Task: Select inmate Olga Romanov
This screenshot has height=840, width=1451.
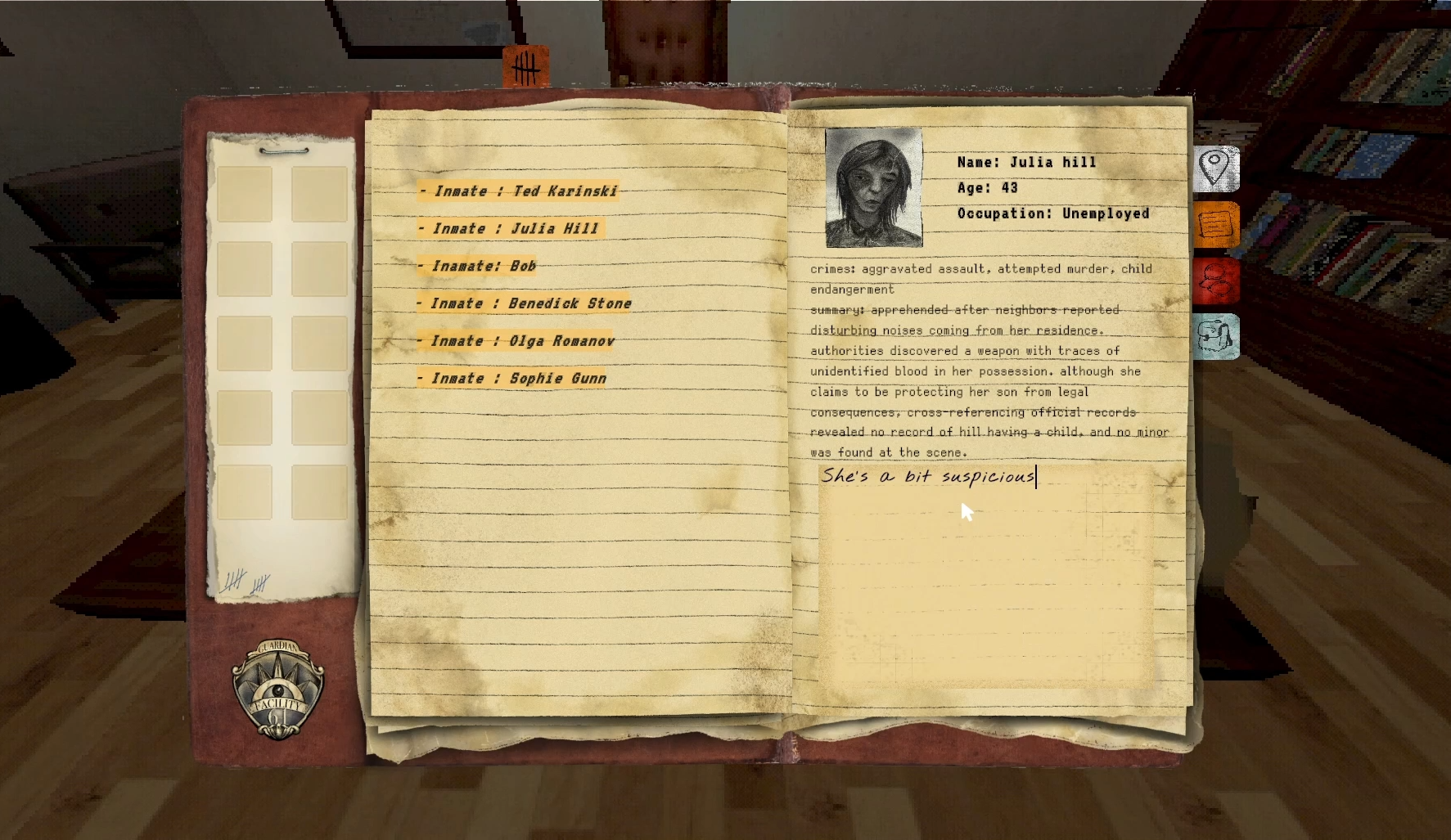Action: (516, 340)
